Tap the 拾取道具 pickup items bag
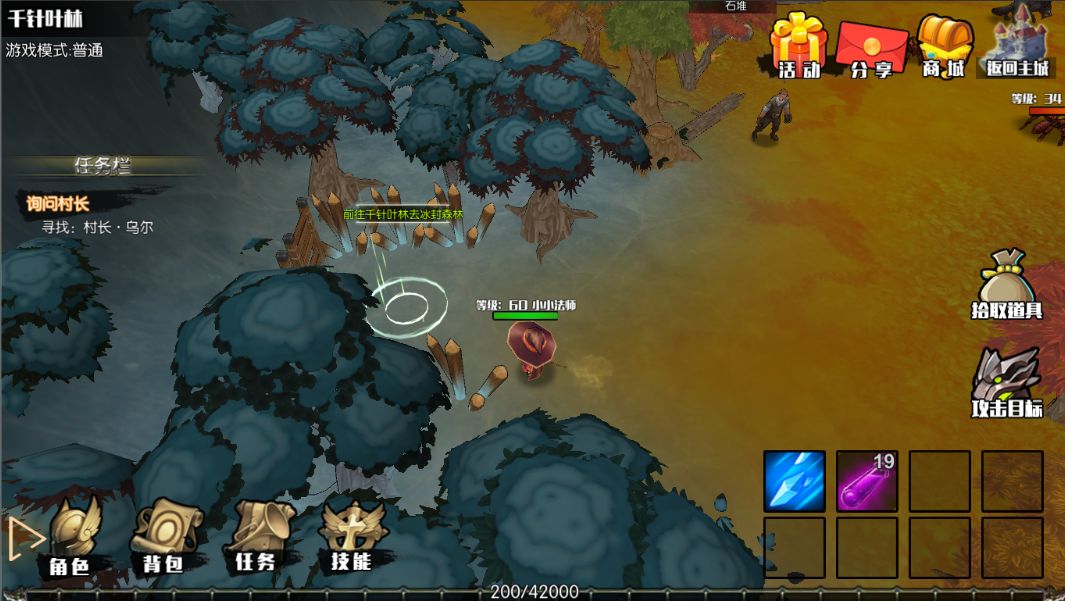Image resolution: width=1065 pixels, height=601 pixels. pos(1007,285)
